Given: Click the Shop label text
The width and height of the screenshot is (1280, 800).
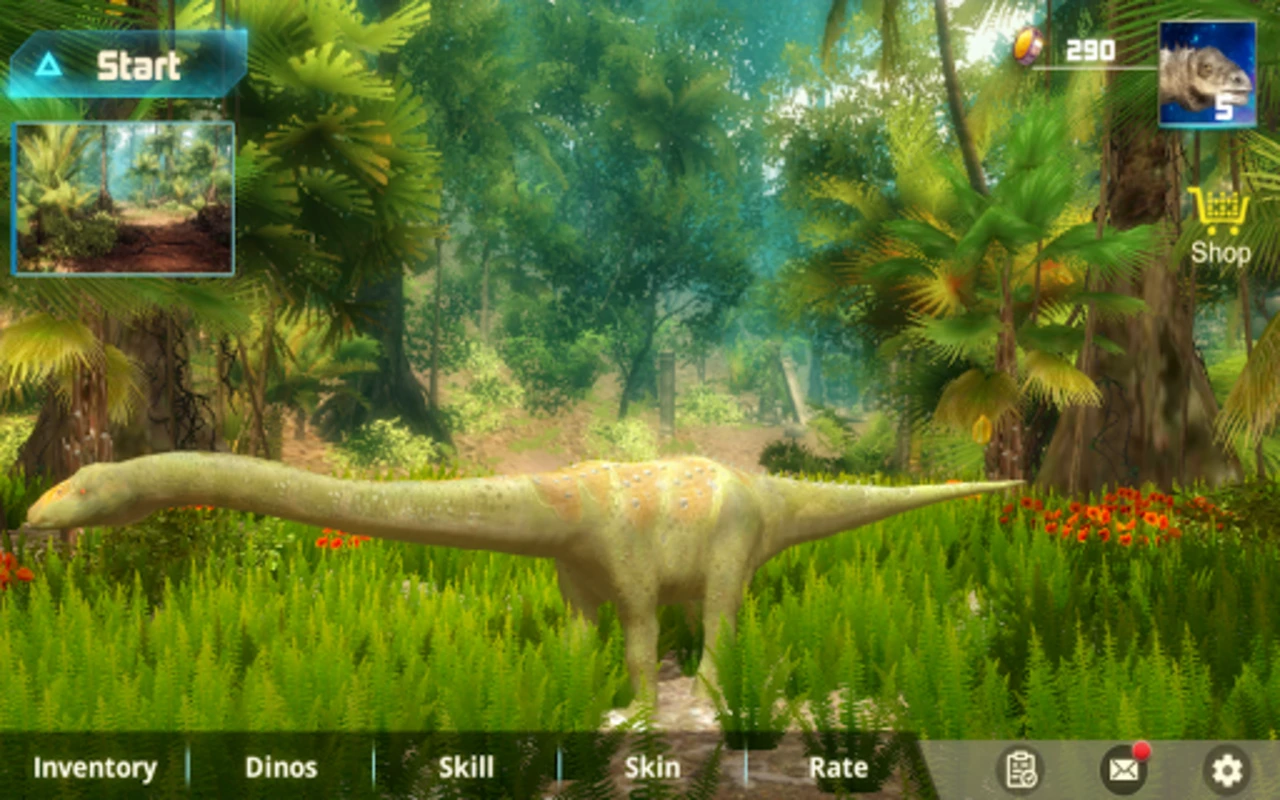Looking at the screenshot, I should tap(1221, 250).
